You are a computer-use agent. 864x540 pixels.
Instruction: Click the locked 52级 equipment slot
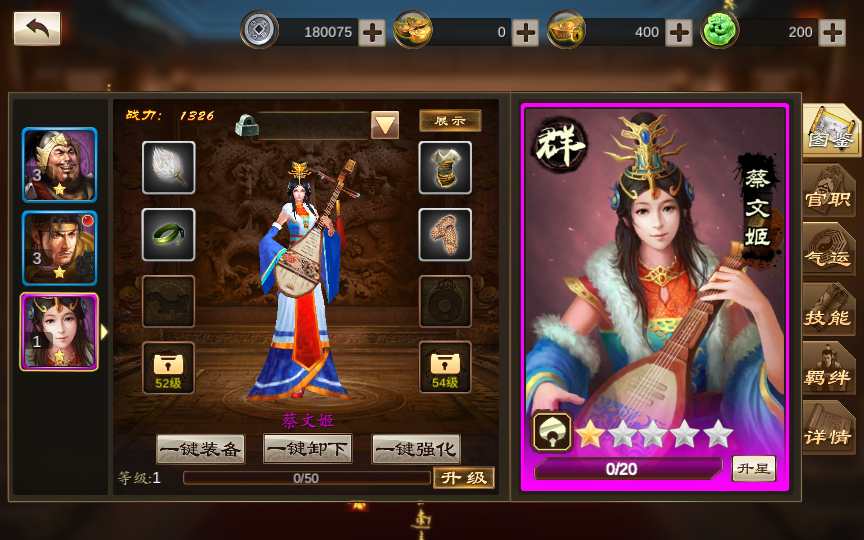click(168, 367)
